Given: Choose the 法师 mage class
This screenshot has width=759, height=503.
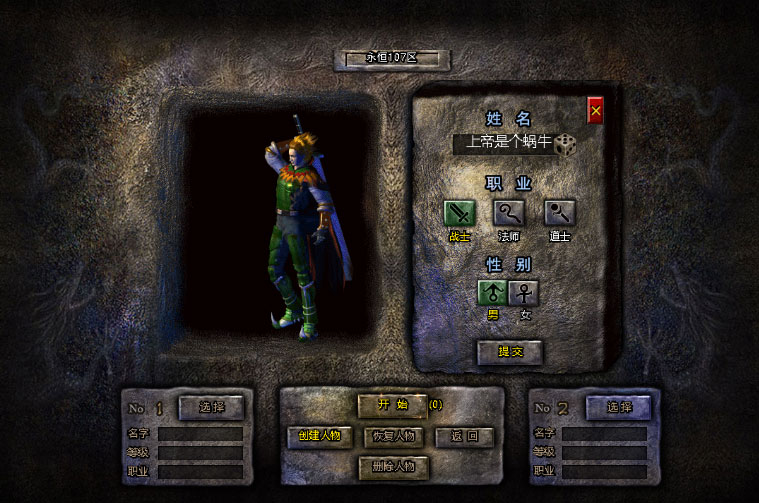Looking at the screenshot, I should (x=509, y=213).
